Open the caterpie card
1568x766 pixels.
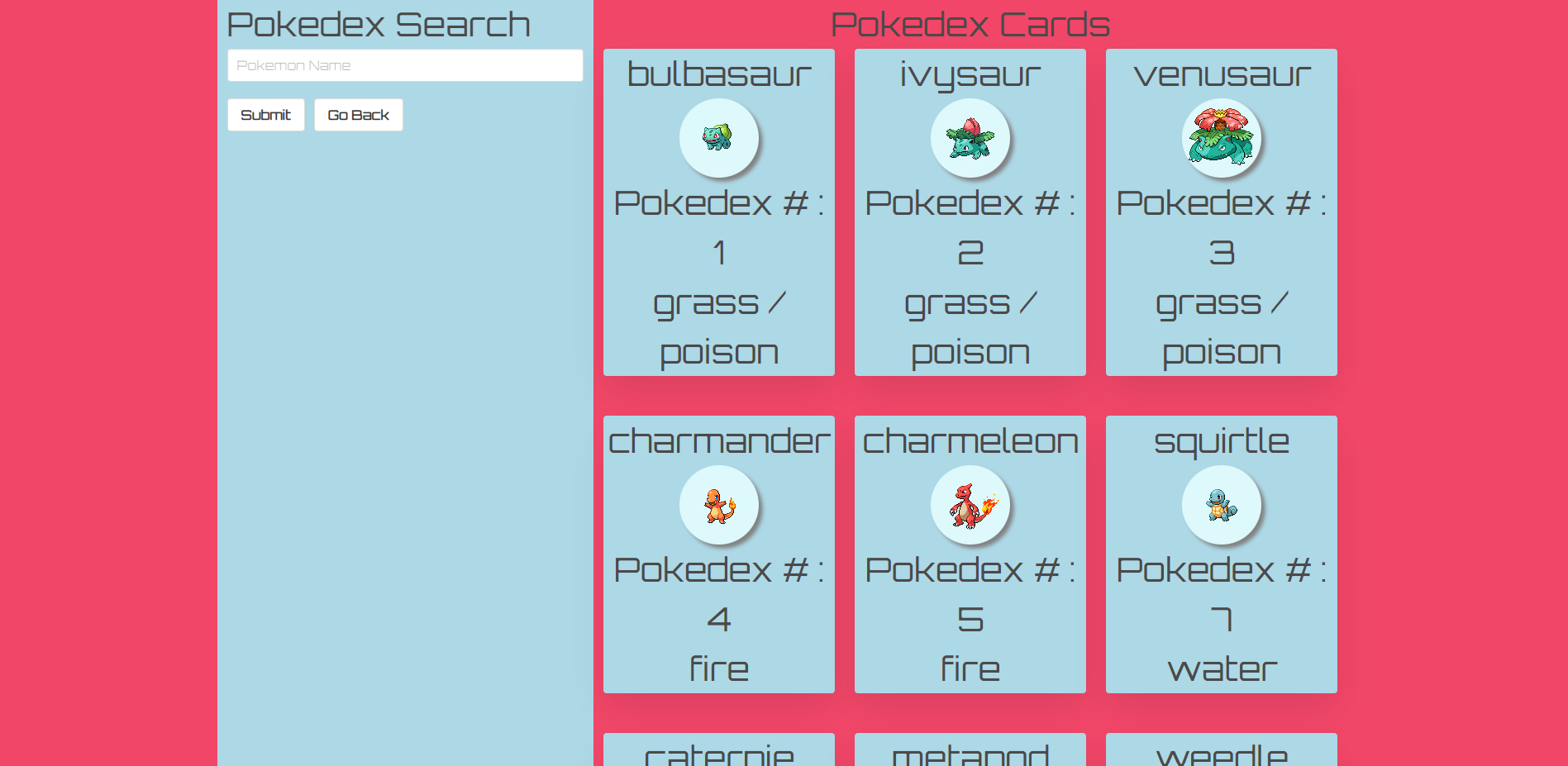click(718, 752)
